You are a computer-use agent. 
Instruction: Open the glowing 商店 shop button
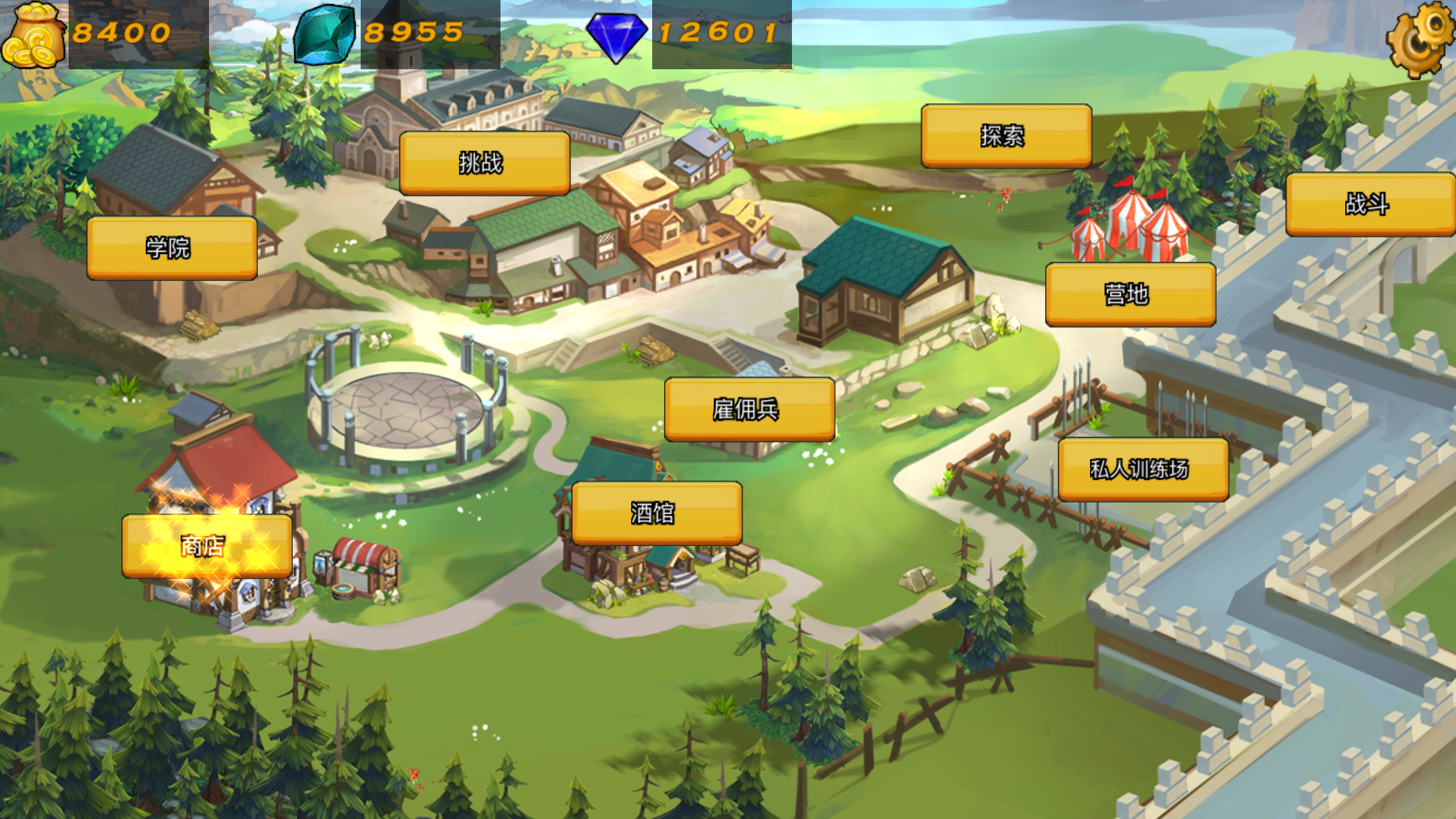206,546
